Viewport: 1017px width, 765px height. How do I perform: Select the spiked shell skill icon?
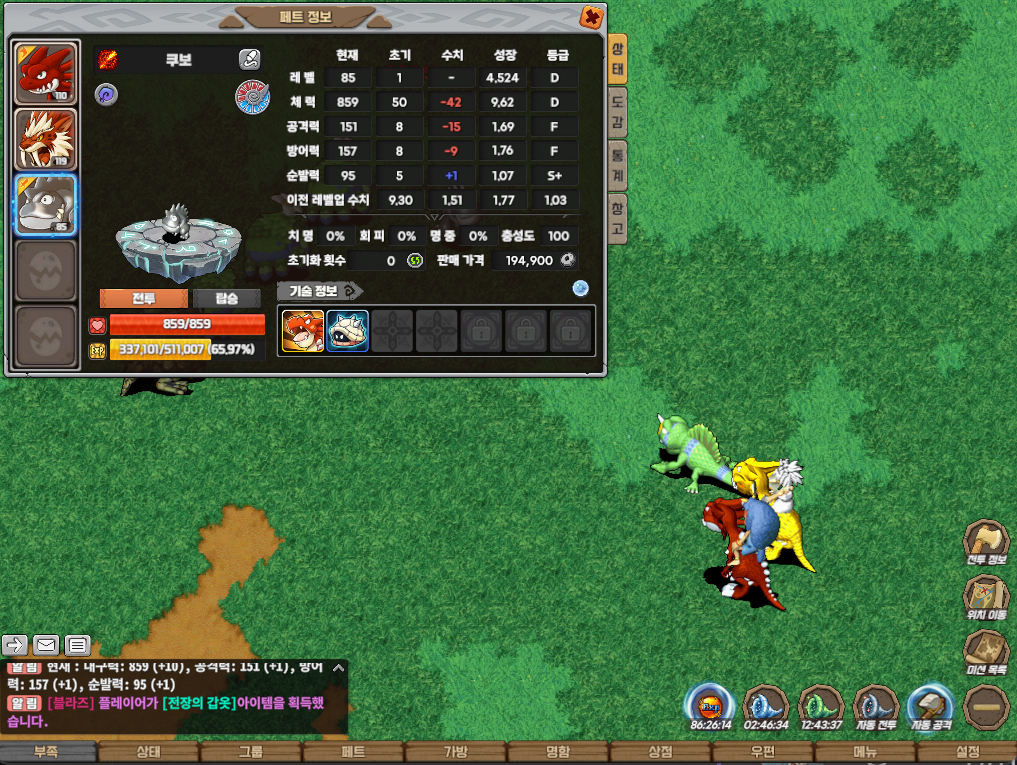coord(347,331)
